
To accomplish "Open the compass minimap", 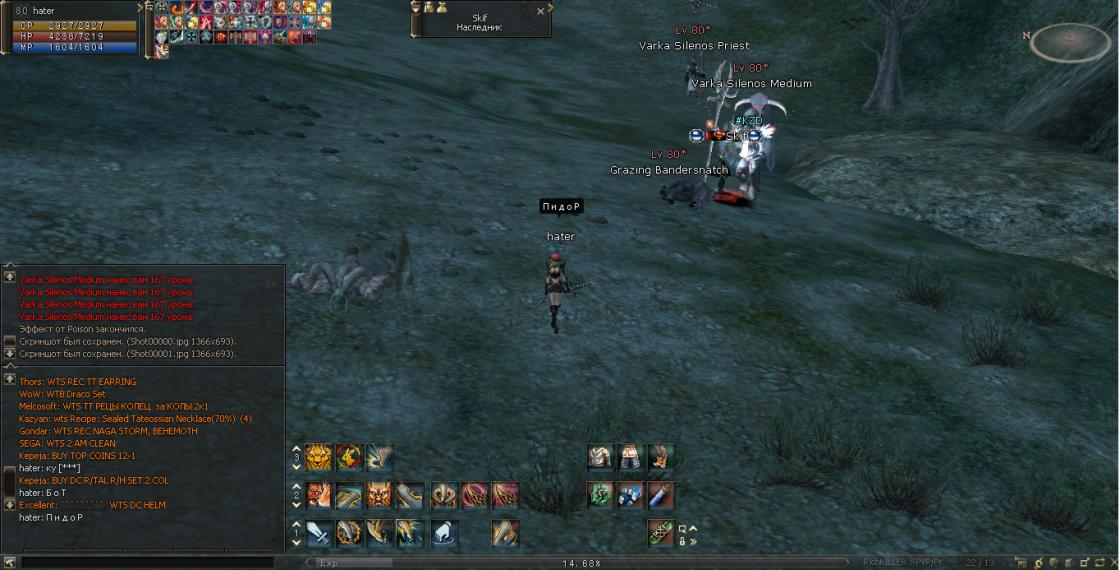I will 1069,41.
